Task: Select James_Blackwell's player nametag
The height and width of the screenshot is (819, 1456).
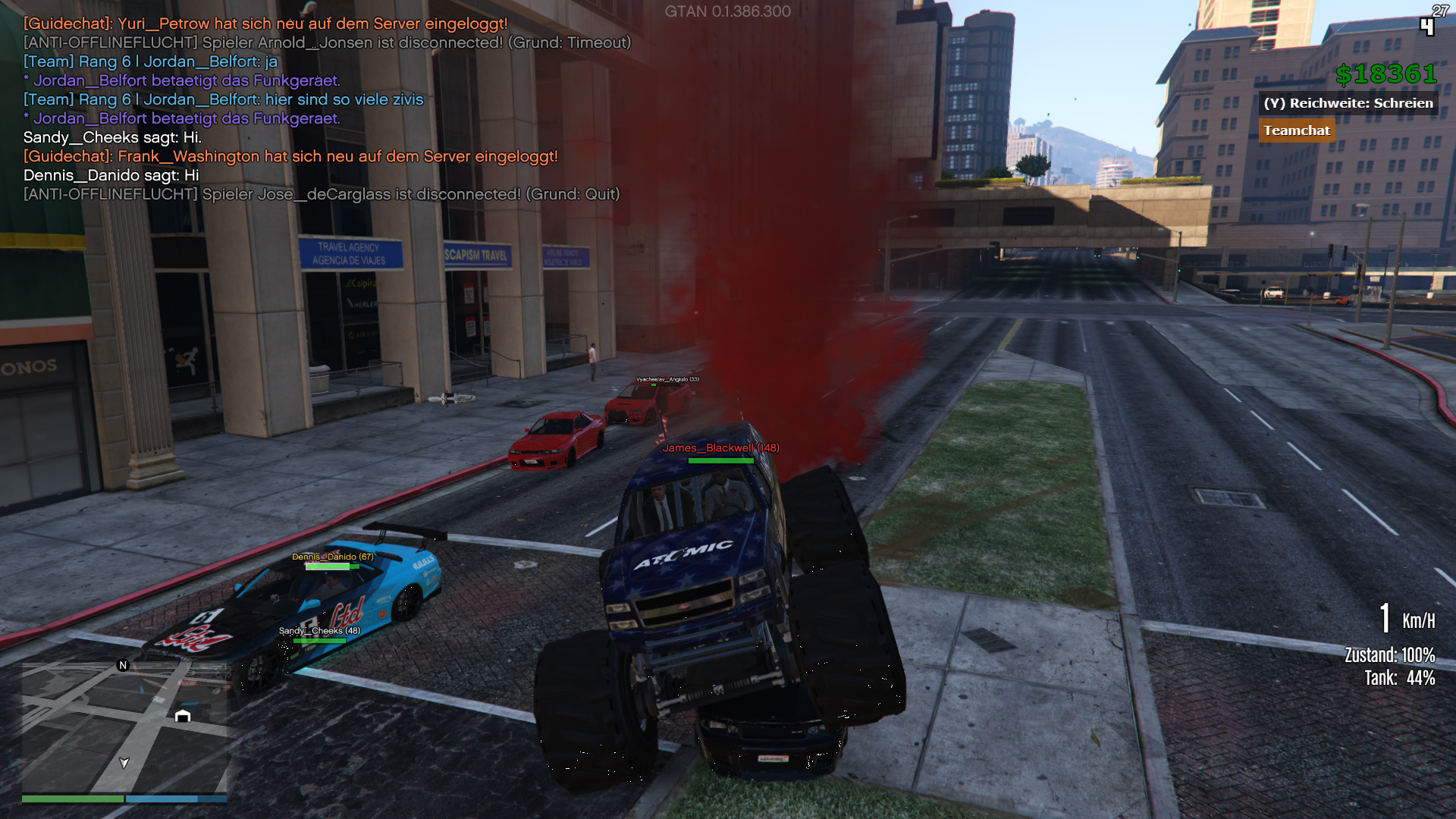Action: pyautogui.click(x=720, y=448)
